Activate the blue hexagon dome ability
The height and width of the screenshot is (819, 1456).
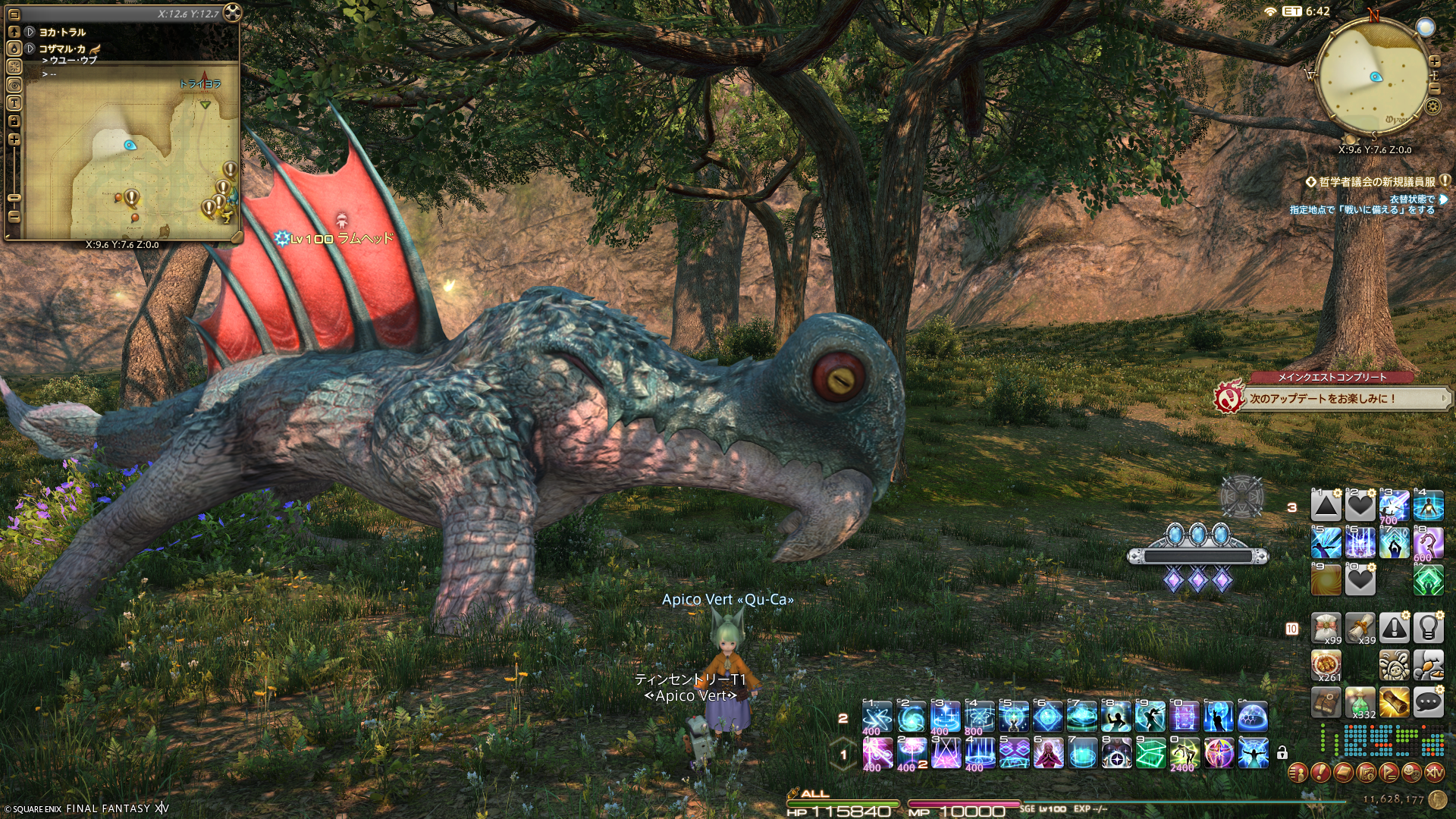point(1253,716)
